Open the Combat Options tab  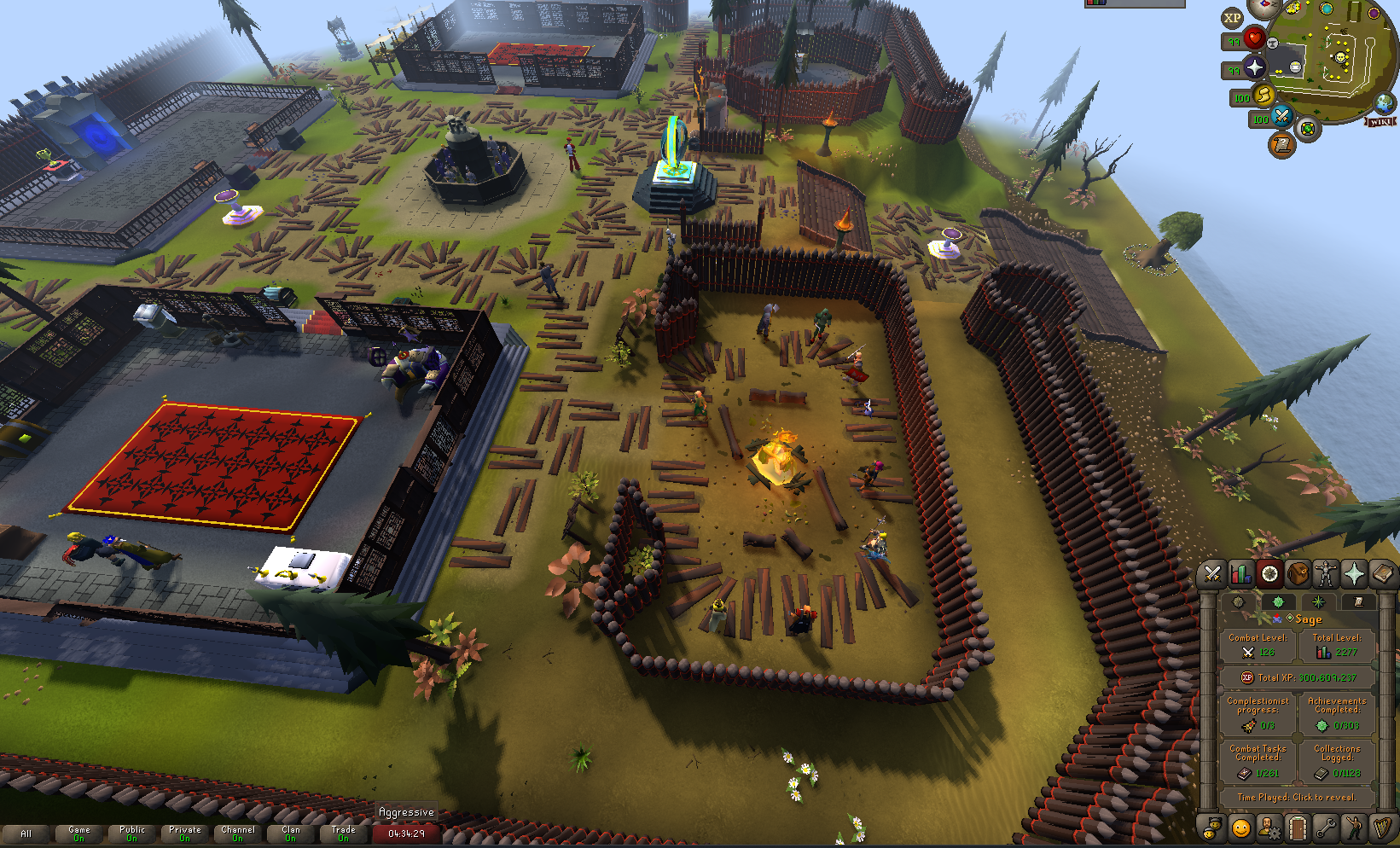tap(1212, 574)
